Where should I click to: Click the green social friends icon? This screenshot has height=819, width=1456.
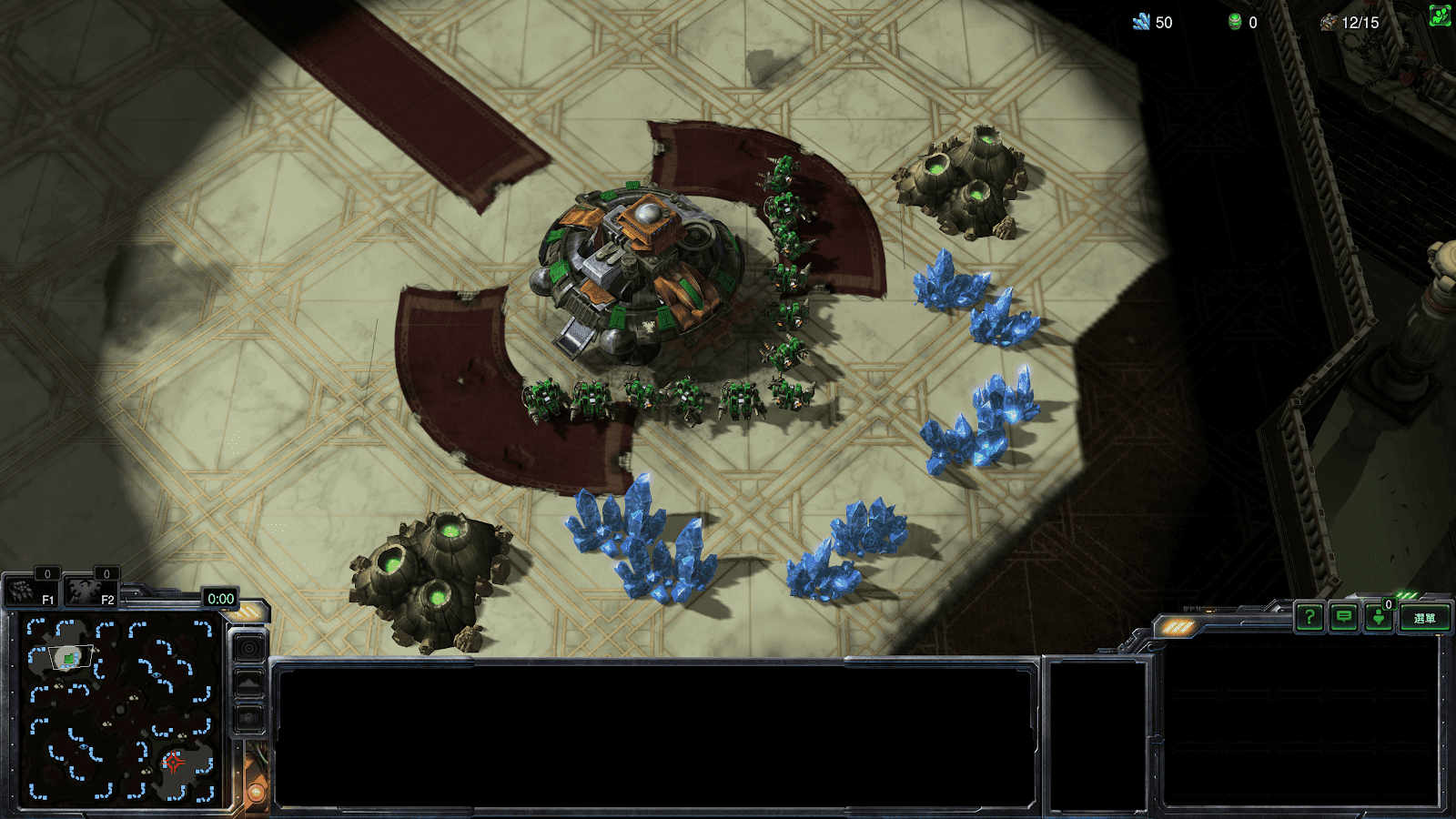coord(1440,15)
